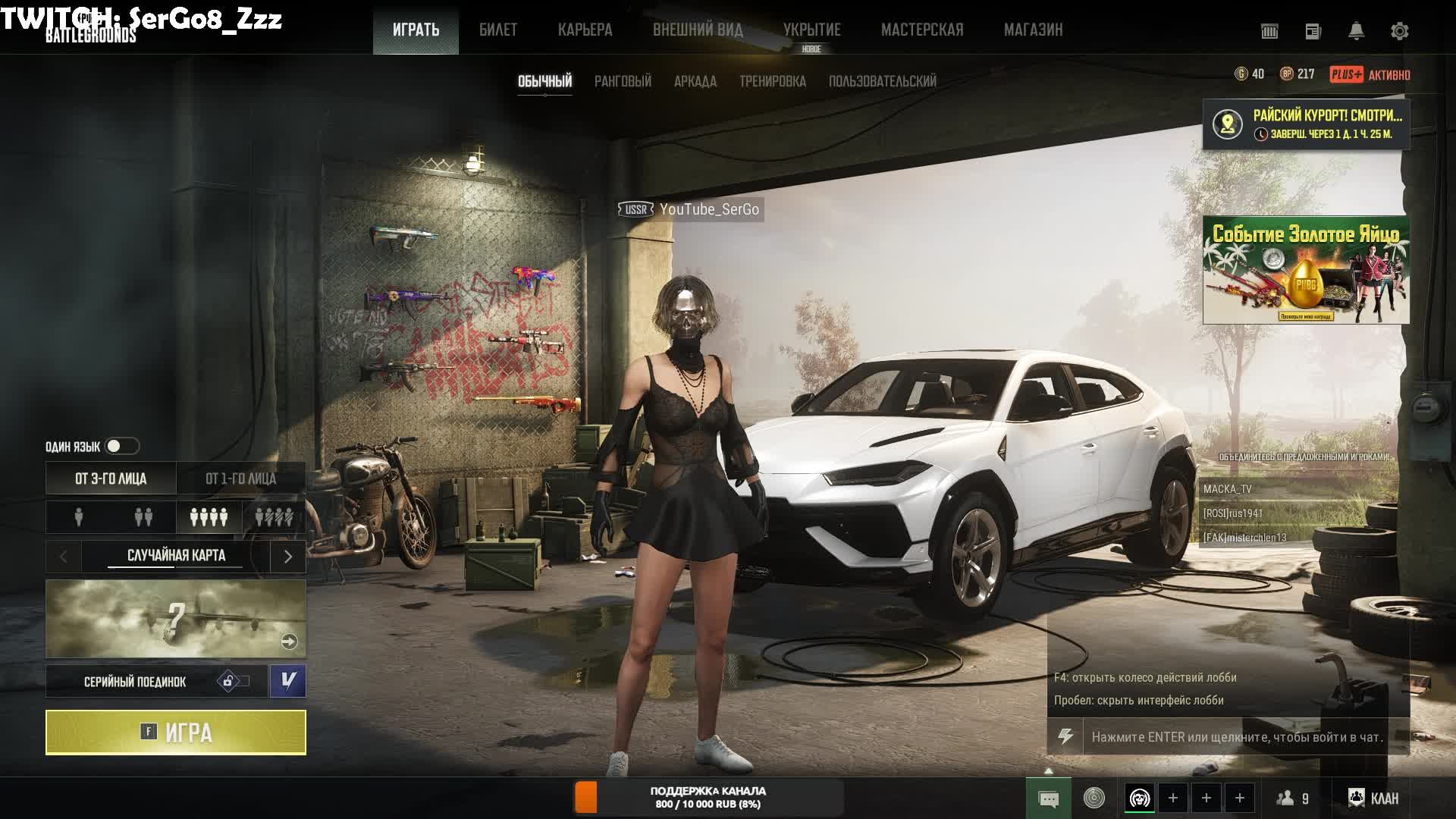The width and height of the screenshot is (1456, 819).
Task: Open the МАСТЕРСКАЯ workshop tab
Action: click(x=921, y=30)
